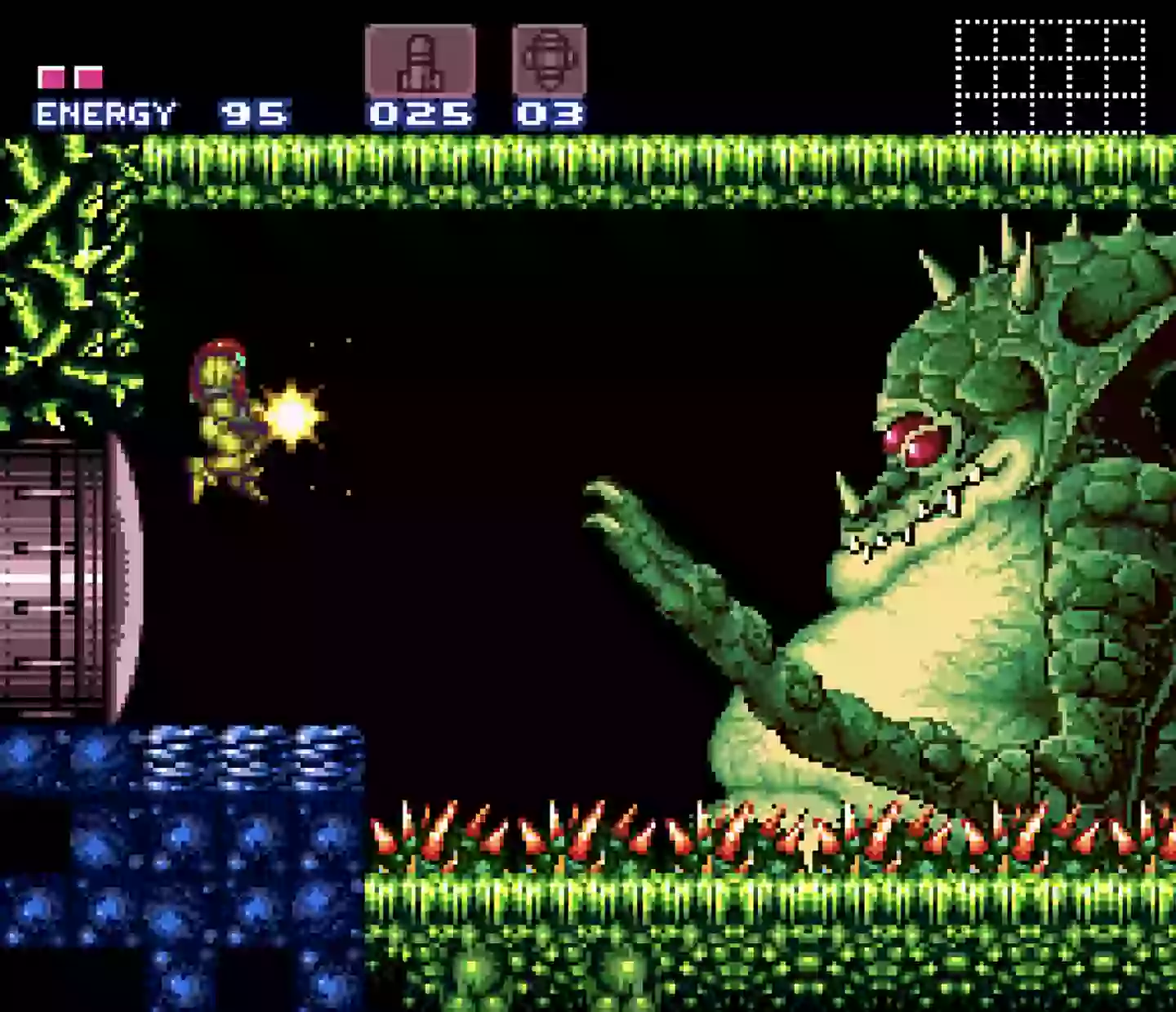1176x1012 pixels.
Task: Click the 03 super missile count
Action: point(551,112)
